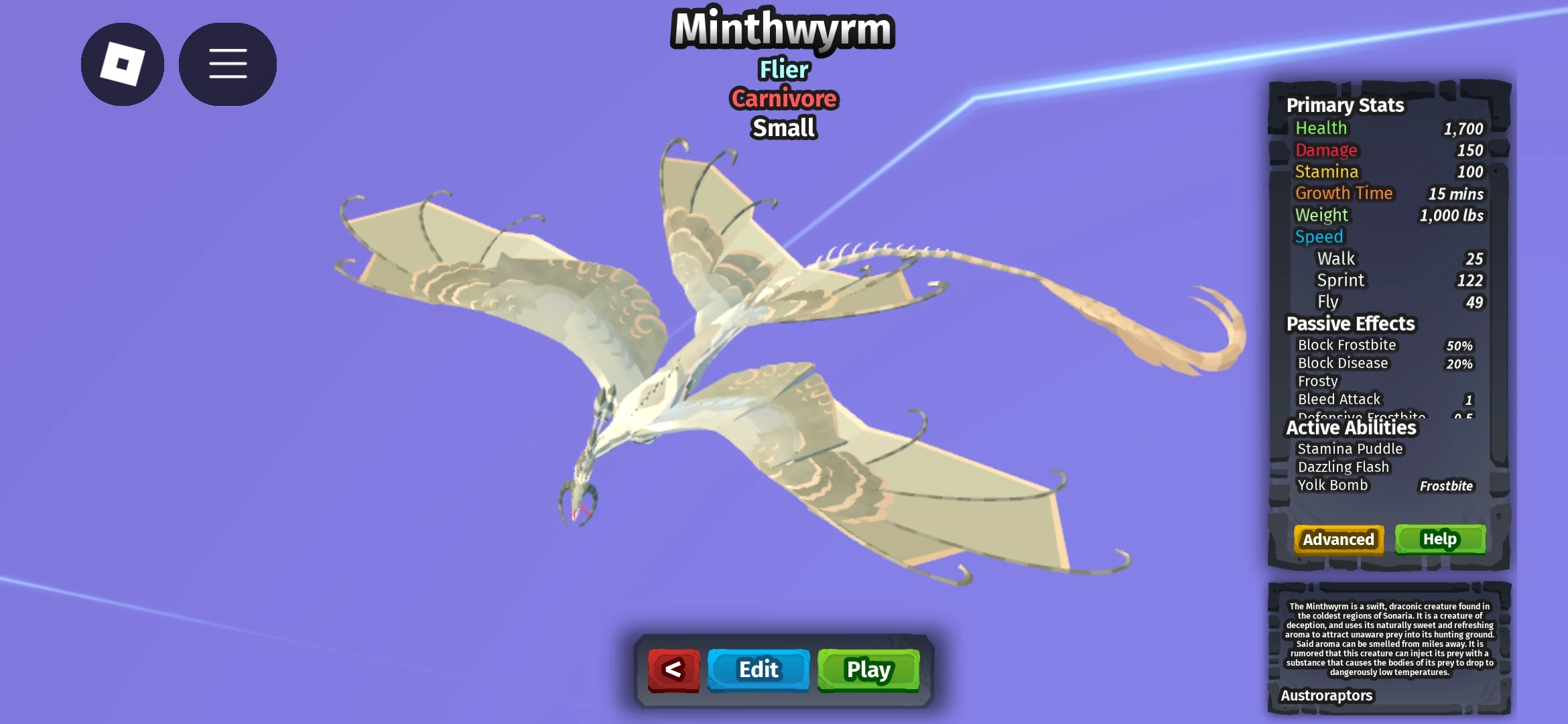Click the Frosty passive effect
Viewport: 1568px width, 724px height.
click(x=1317, y=381)
